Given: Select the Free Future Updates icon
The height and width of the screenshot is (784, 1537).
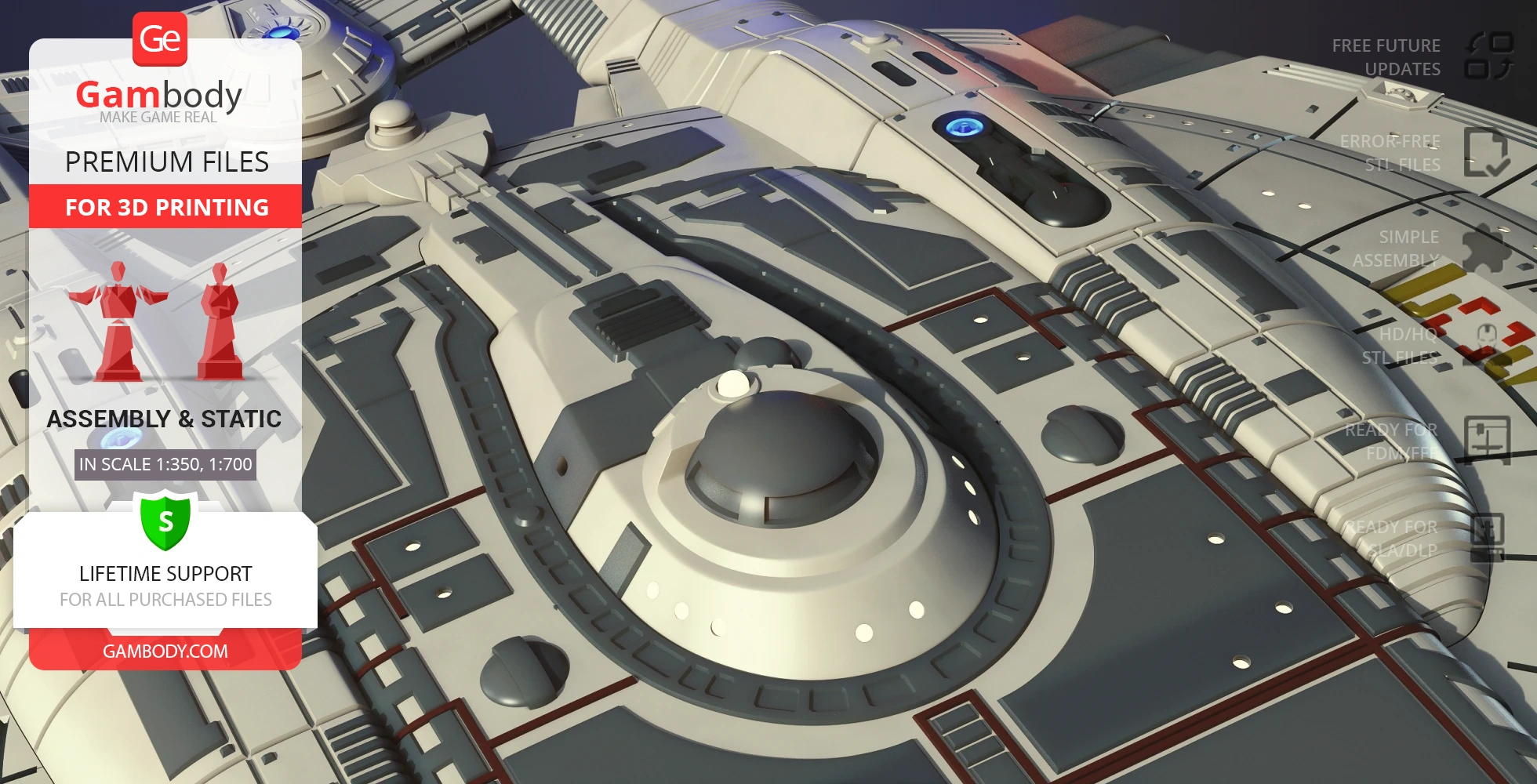Looking at the screenshot, I should pos(1488,56).
